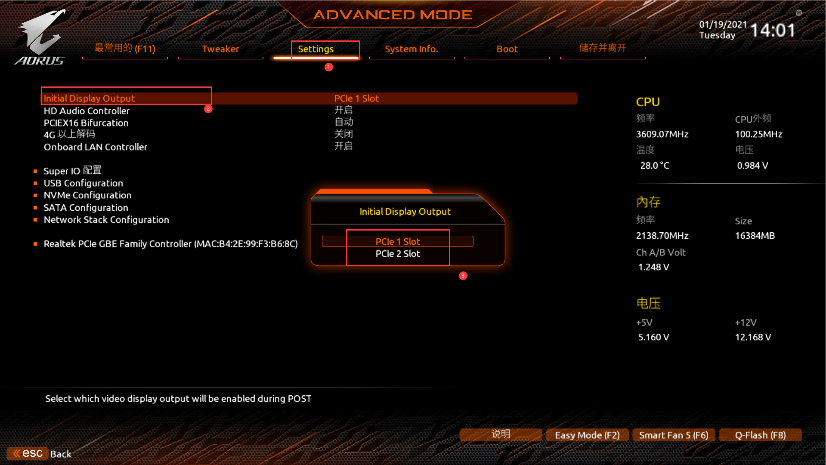
Task: Select the Onboard LAN Controller setting
Action: (x=95, y=147)
